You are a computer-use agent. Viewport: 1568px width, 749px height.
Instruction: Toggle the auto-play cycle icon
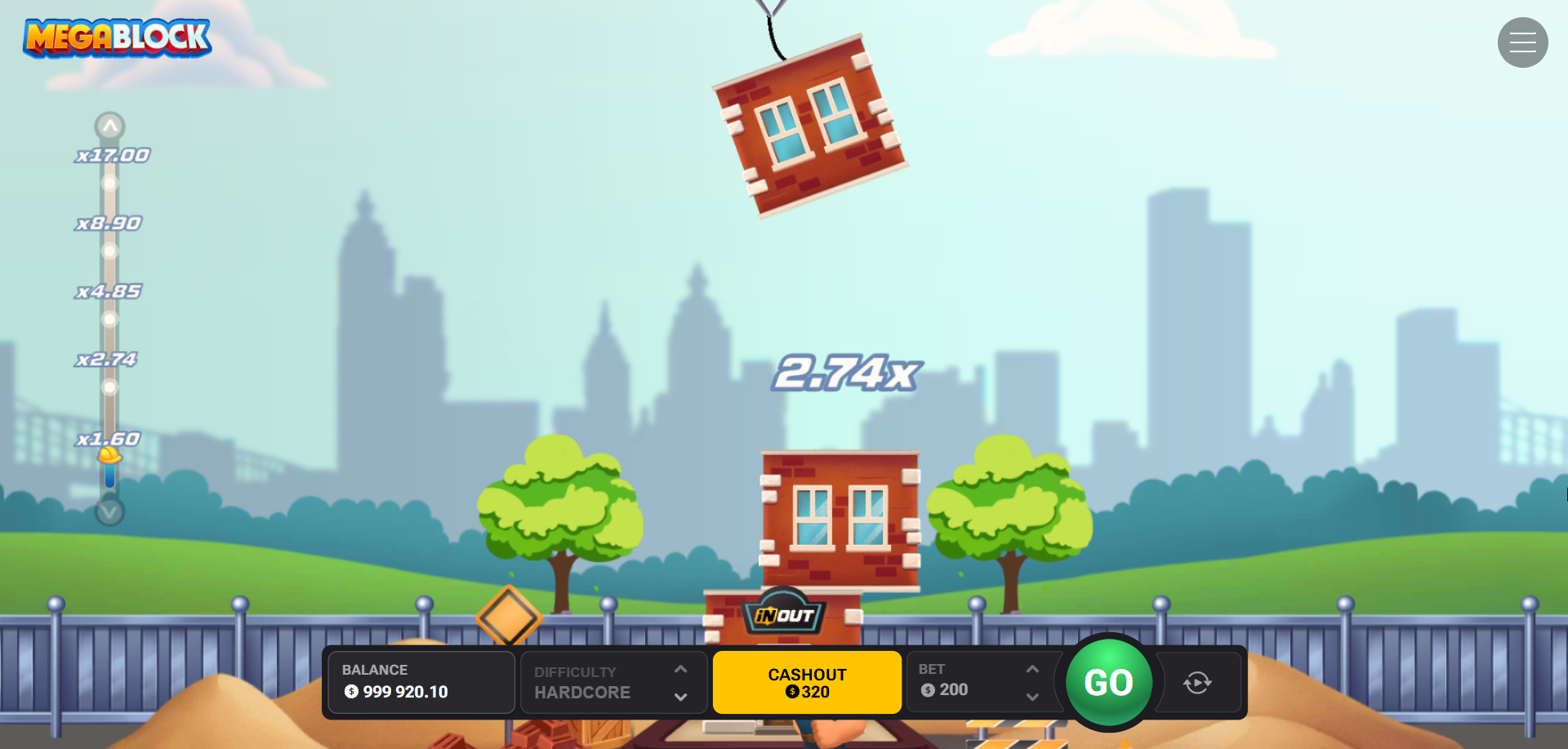[1197, 683]
